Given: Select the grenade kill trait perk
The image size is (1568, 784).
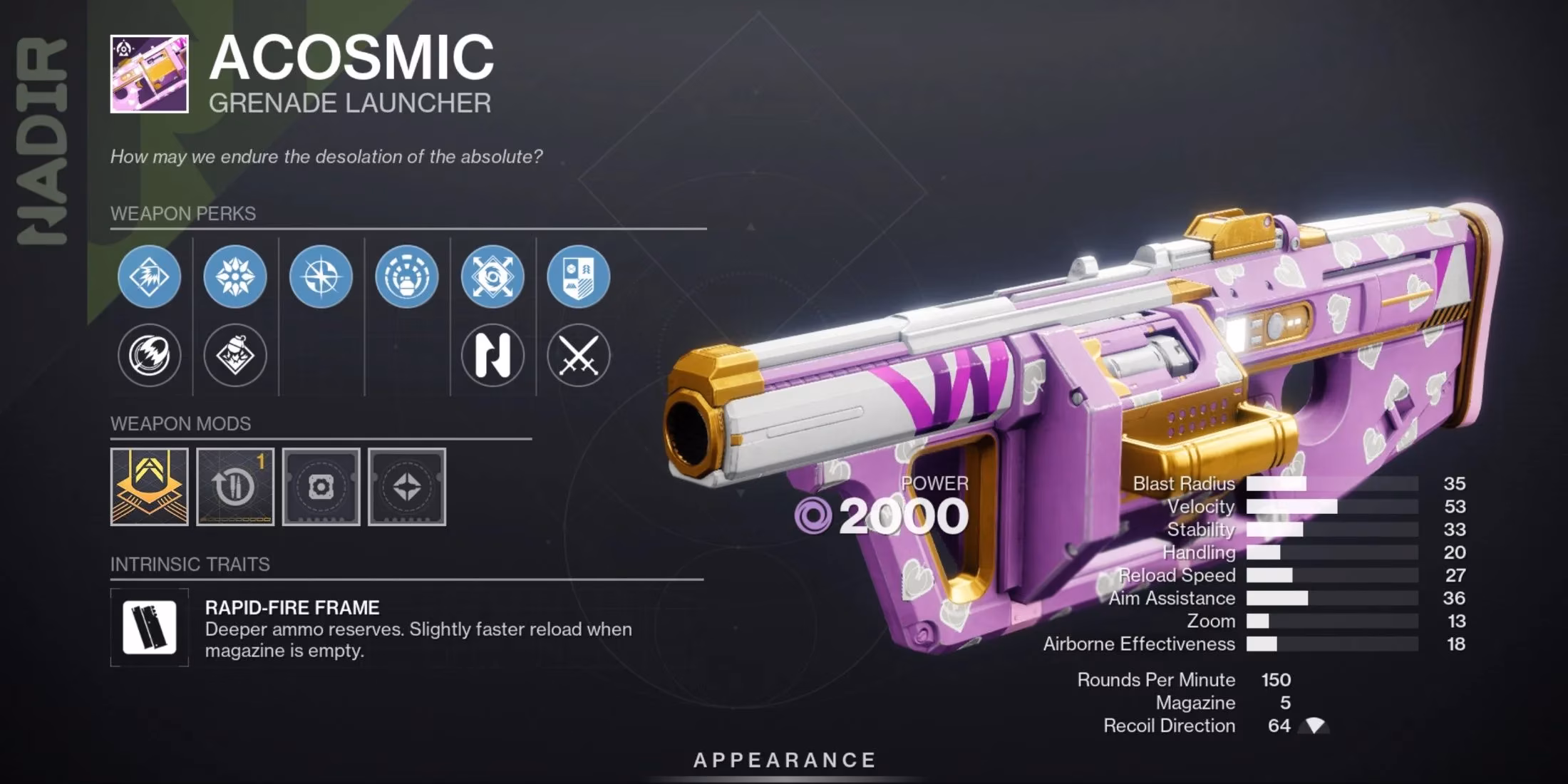Looking at the screenshot, I should point(235,356).
